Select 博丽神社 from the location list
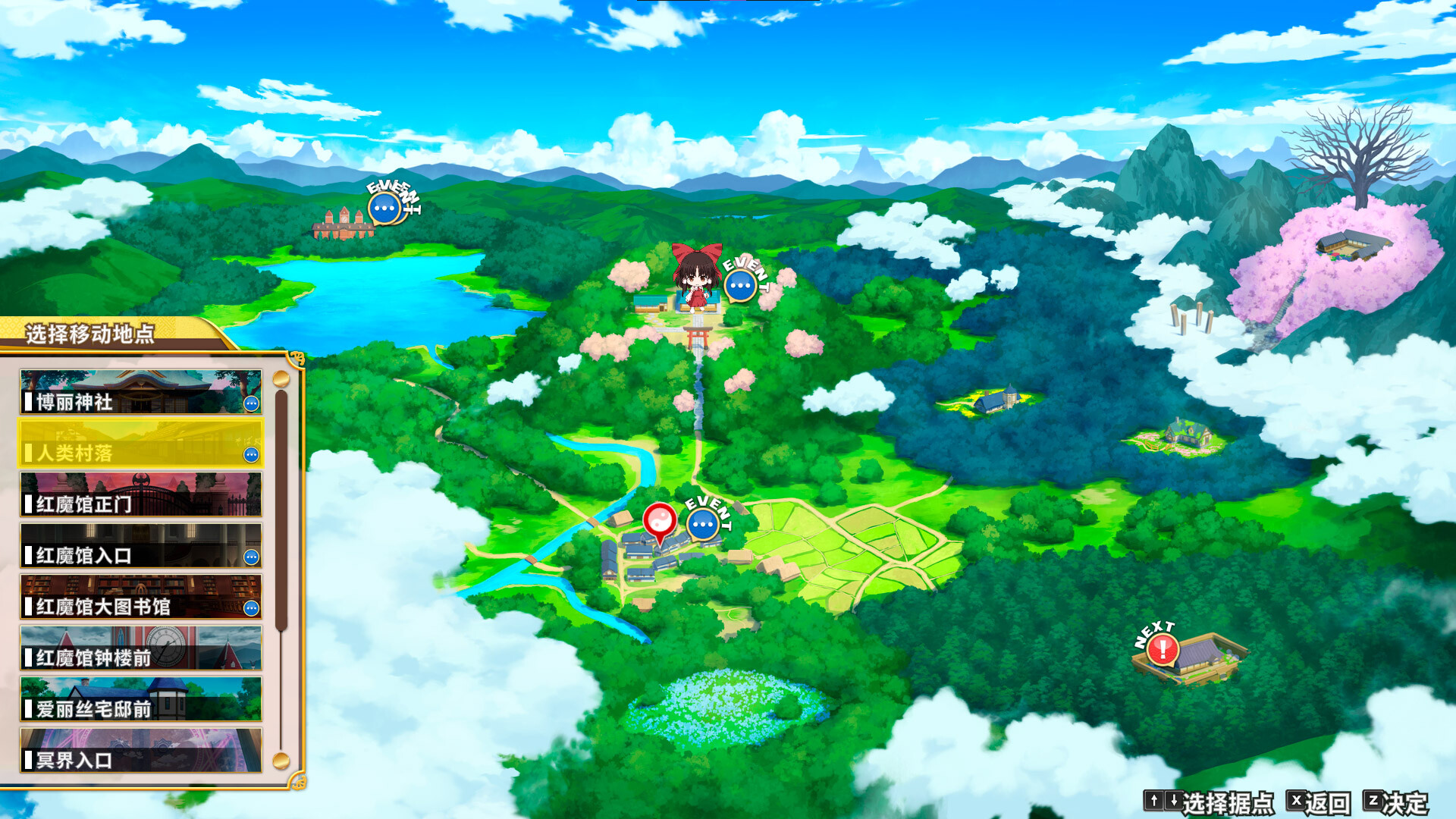Screen dimensions: 1456x819 [x=141, y=392]
